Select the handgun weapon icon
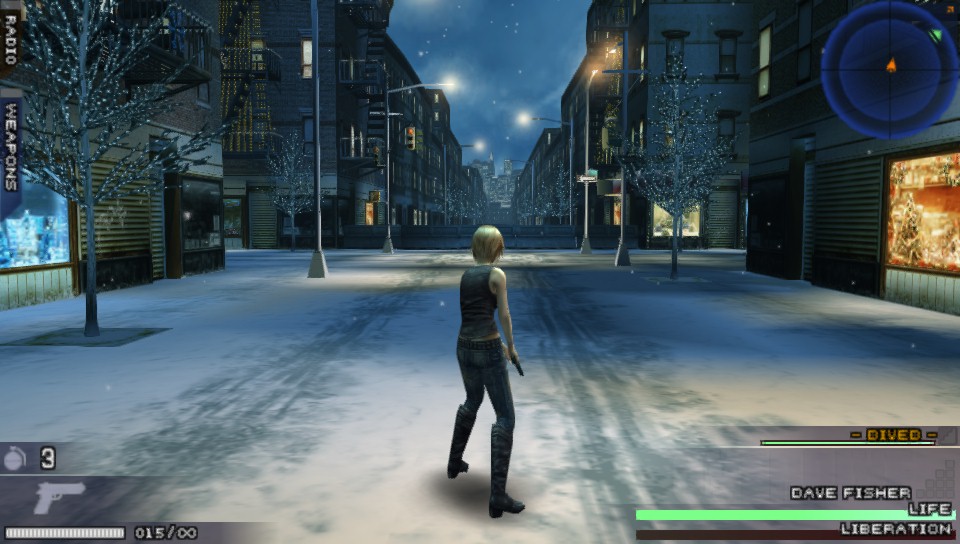This screenshot has height=544, width=960. click(59, 497)
